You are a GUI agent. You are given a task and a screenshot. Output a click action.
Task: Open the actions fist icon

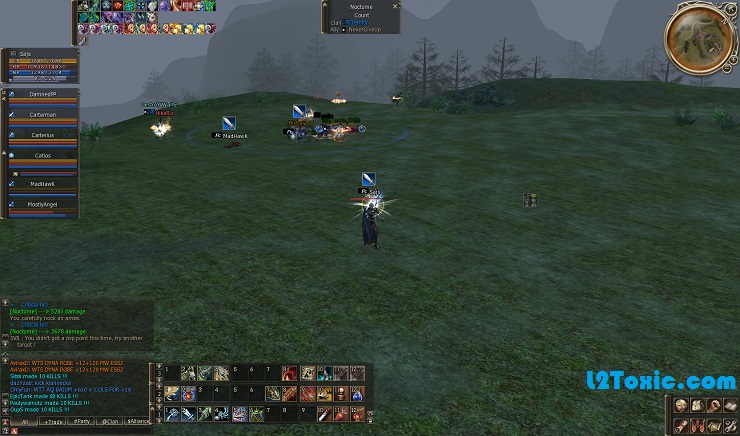click(x=713, y=406)
